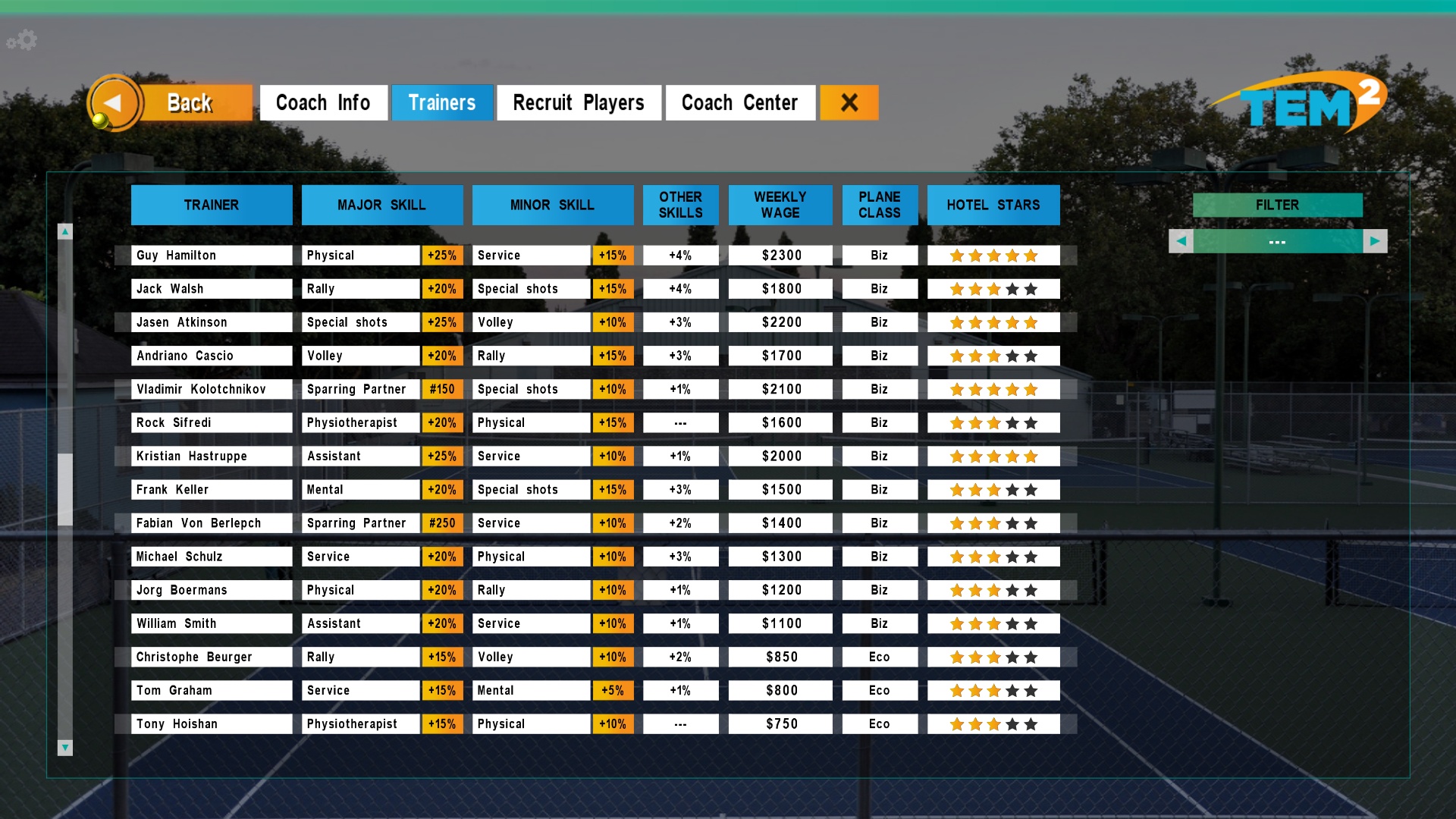Click the right filter arrow
This screenshot has width=1456, height=819.
click(1376, 240)
